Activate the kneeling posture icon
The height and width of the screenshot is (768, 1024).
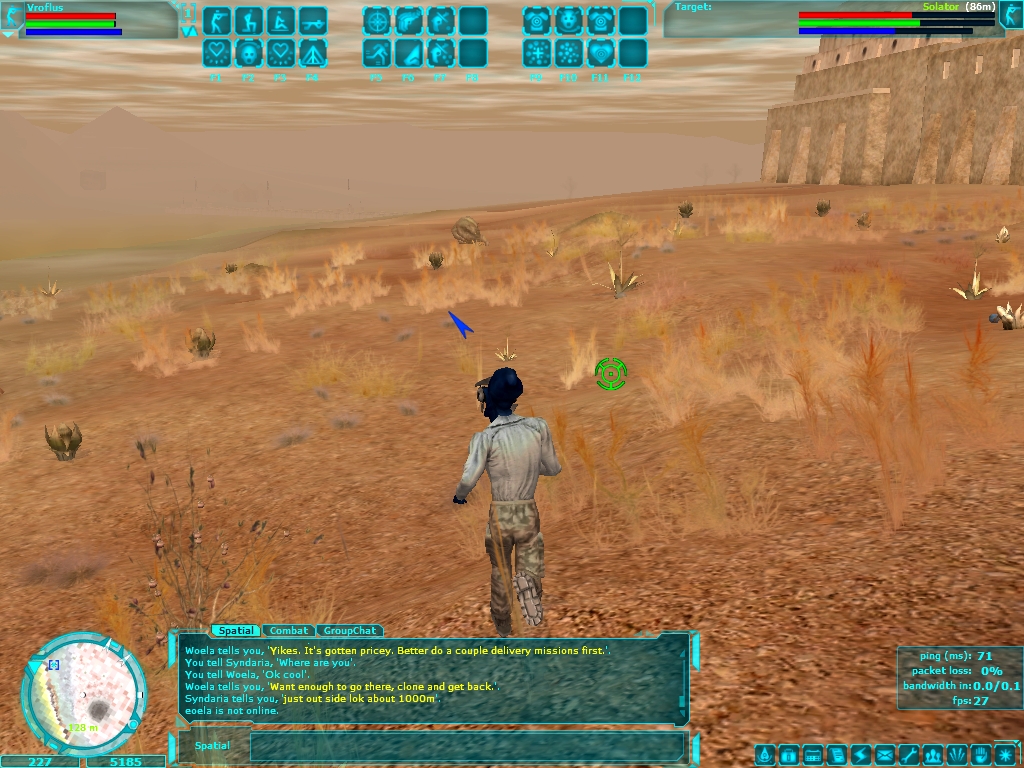(249, 21)
